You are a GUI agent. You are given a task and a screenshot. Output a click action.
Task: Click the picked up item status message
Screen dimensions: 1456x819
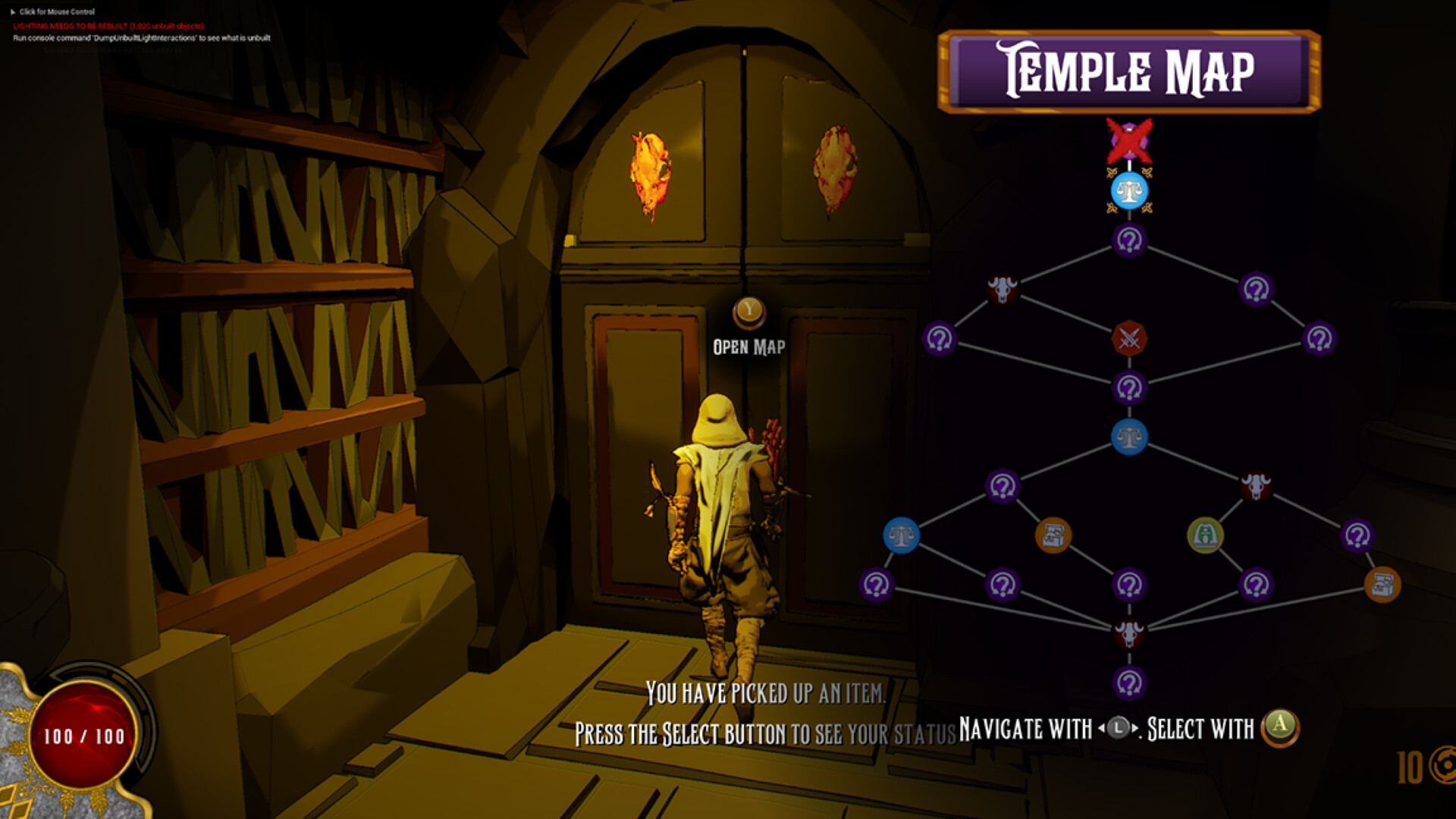[766, 691]
